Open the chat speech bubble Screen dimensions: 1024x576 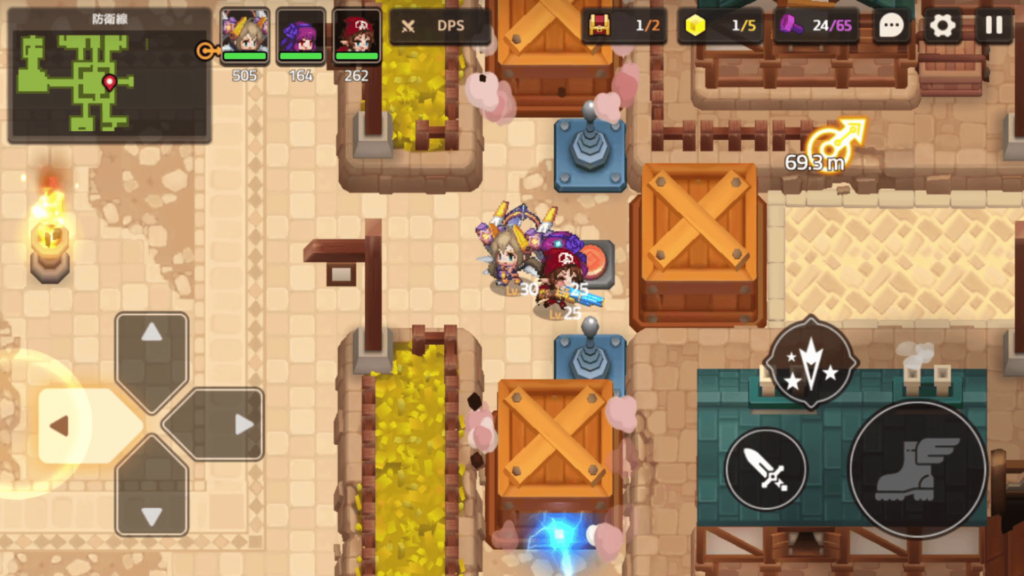click(891, 26)
